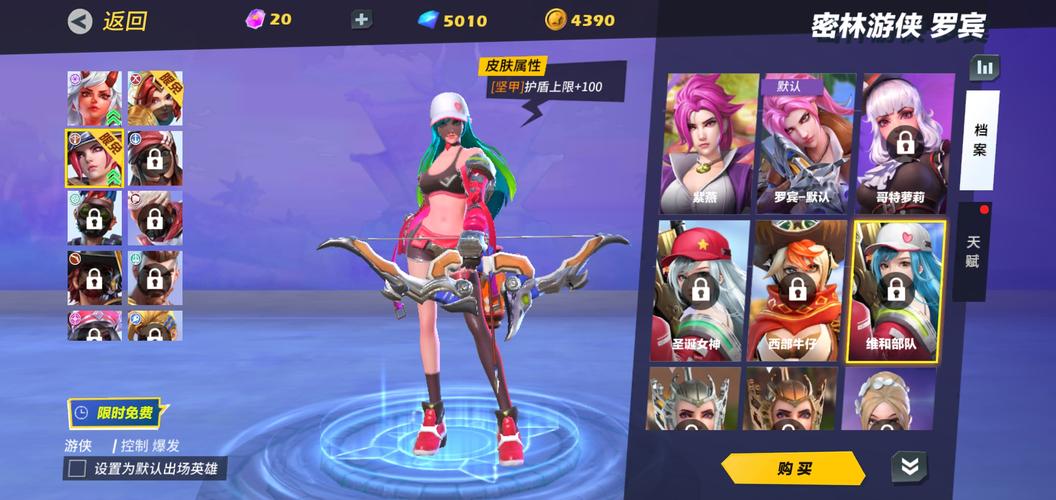This screenshot has height=500, width=1056.
Task: Toggle 设置为默认出场英雄 checkbox
Action: pos(76,468)
